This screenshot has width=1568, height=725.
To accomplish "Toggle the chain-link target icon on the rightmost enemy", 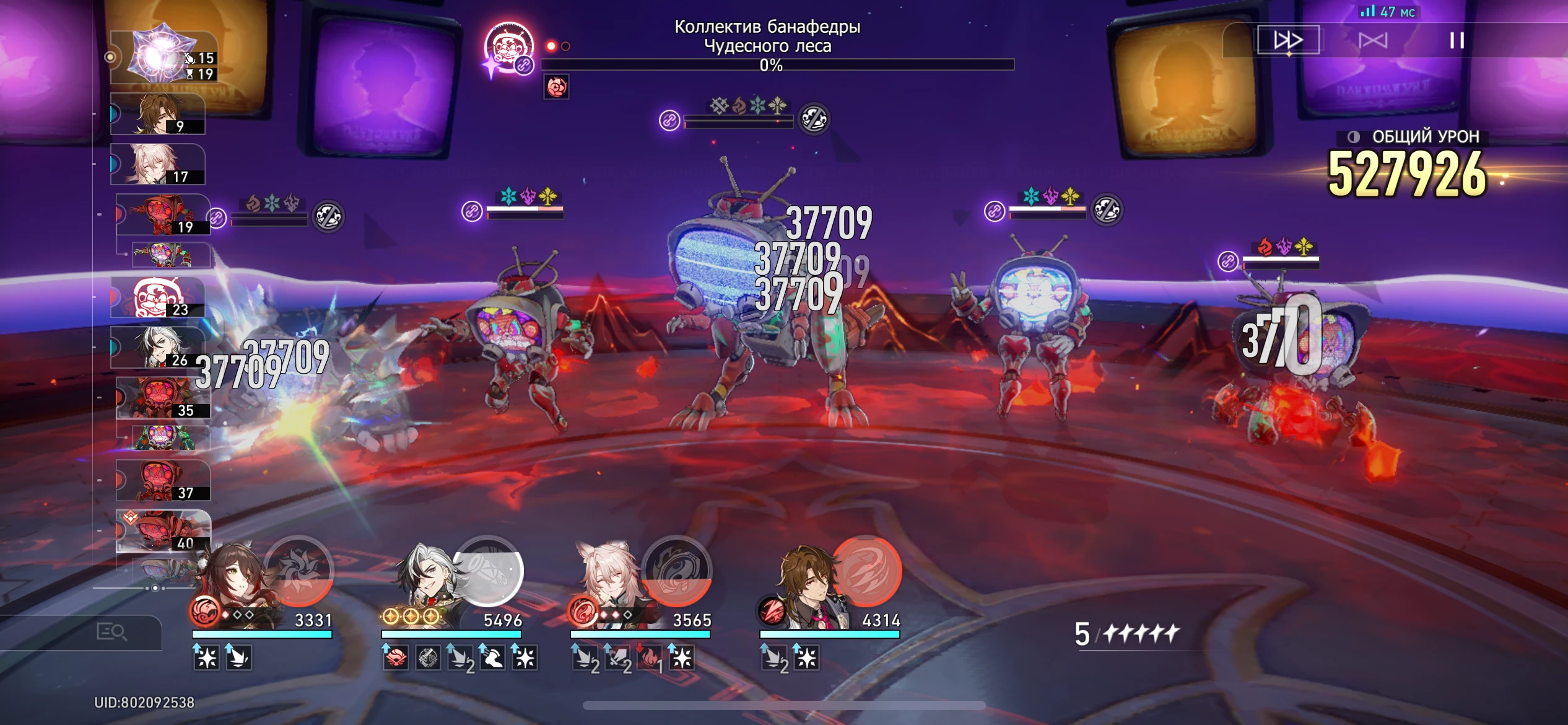I will tap(1228, 263).
